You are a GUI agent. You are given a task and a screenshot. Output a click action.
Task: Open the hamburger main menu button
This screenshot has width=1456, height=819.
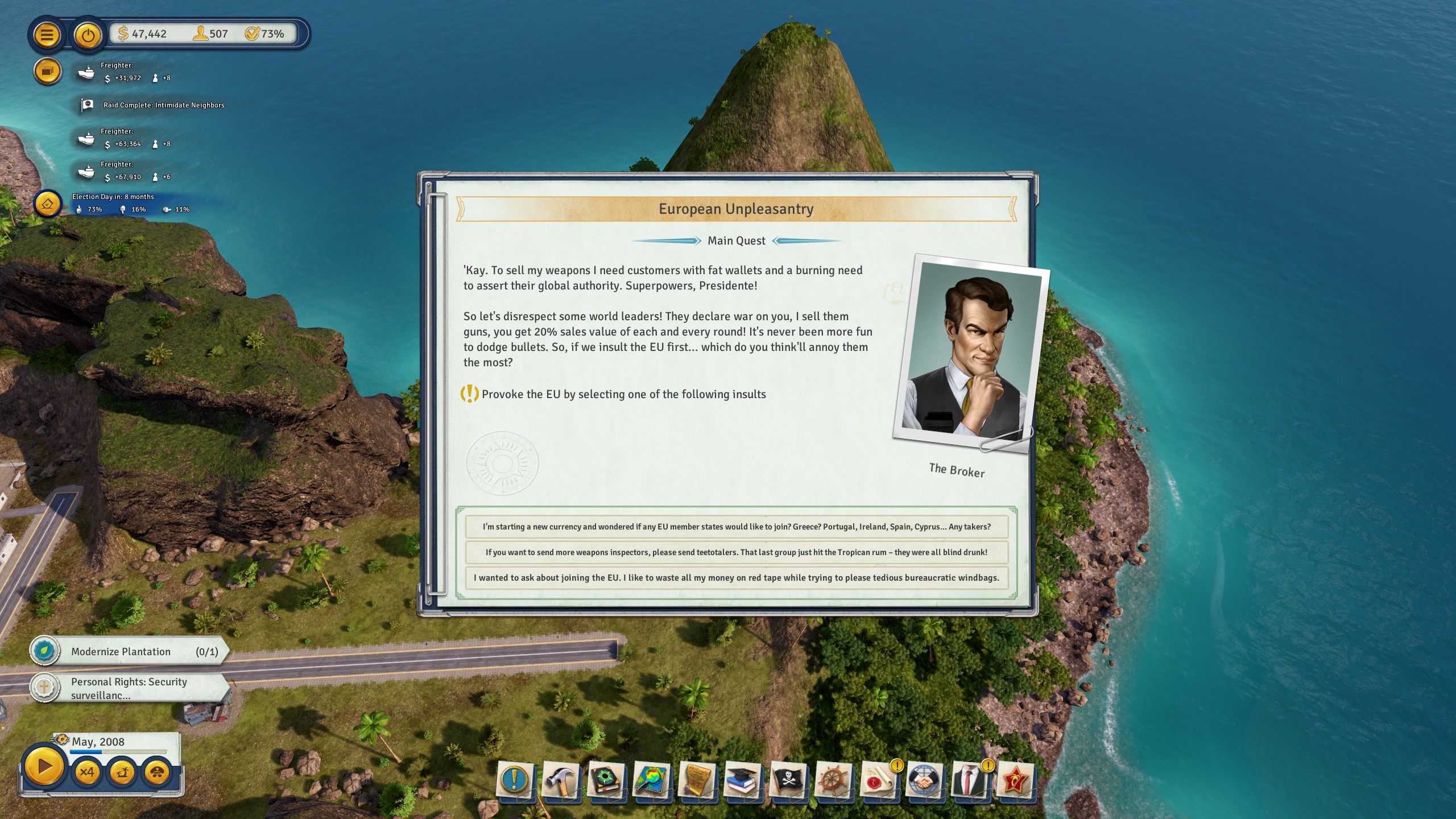[47, 35]
